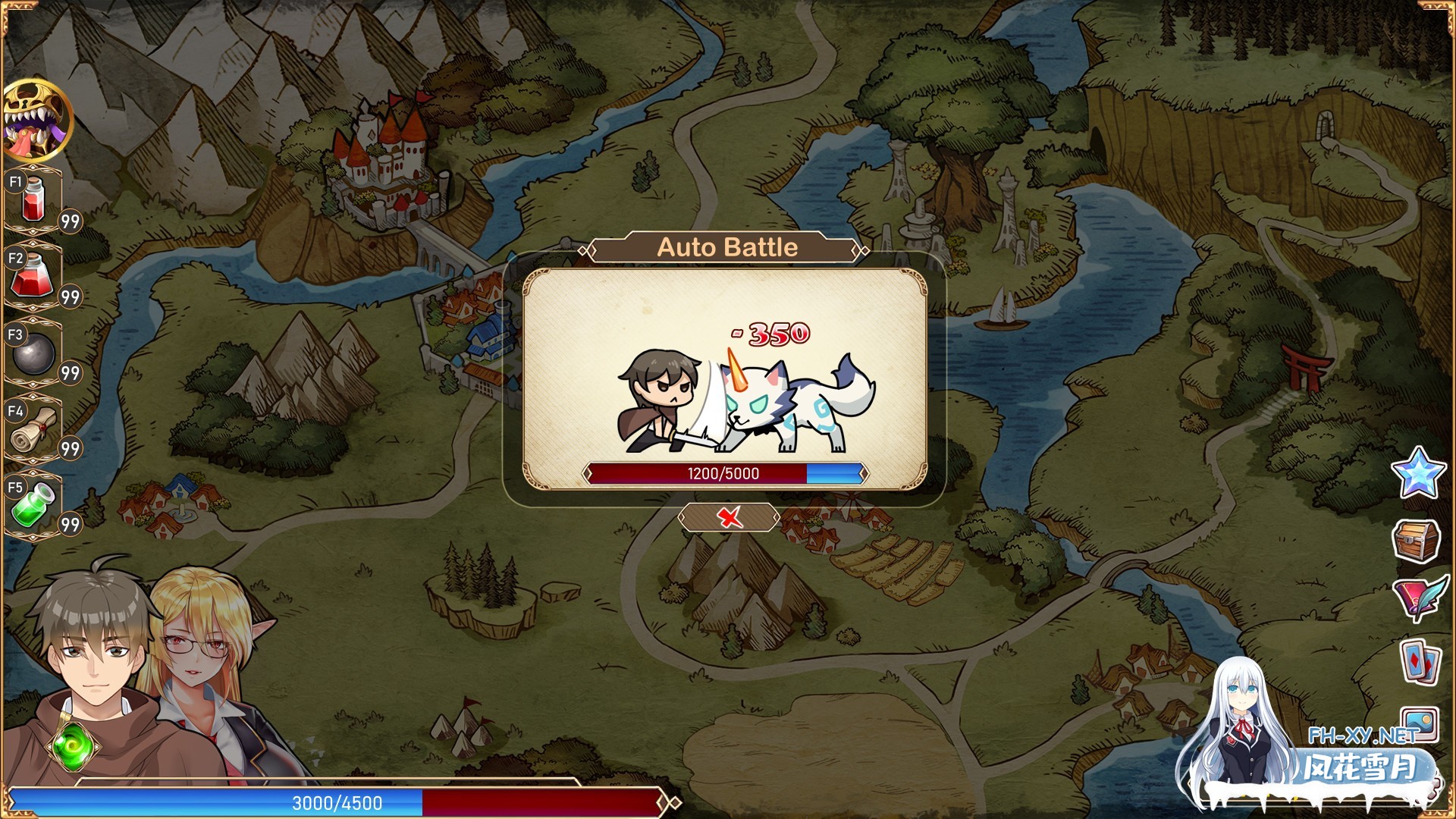The height and width of the screenshot is (819, 1456).
Task: Use the green potion bottle
Action: pos(33,505)
